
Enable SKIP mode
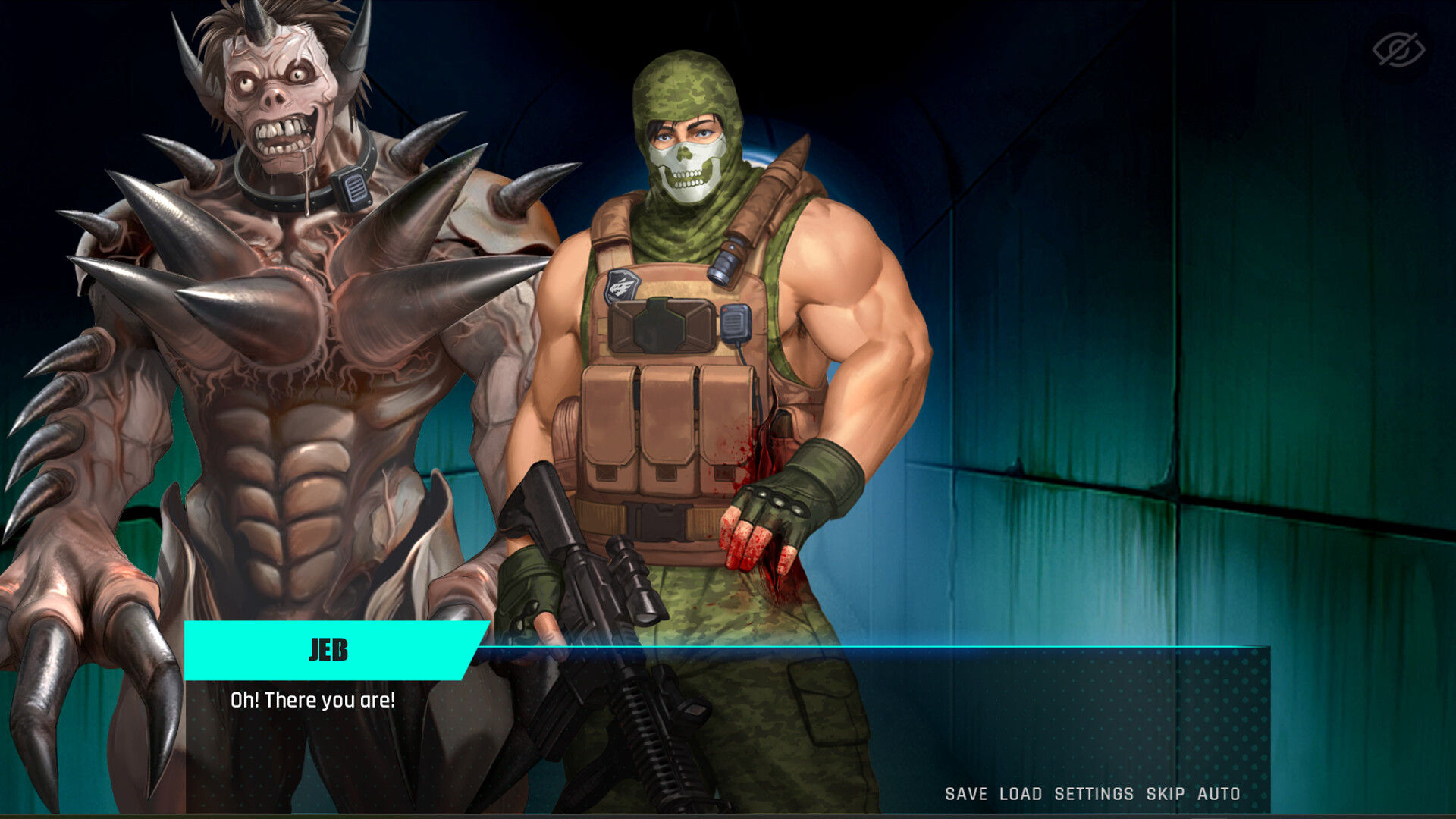pos(1166,794)
